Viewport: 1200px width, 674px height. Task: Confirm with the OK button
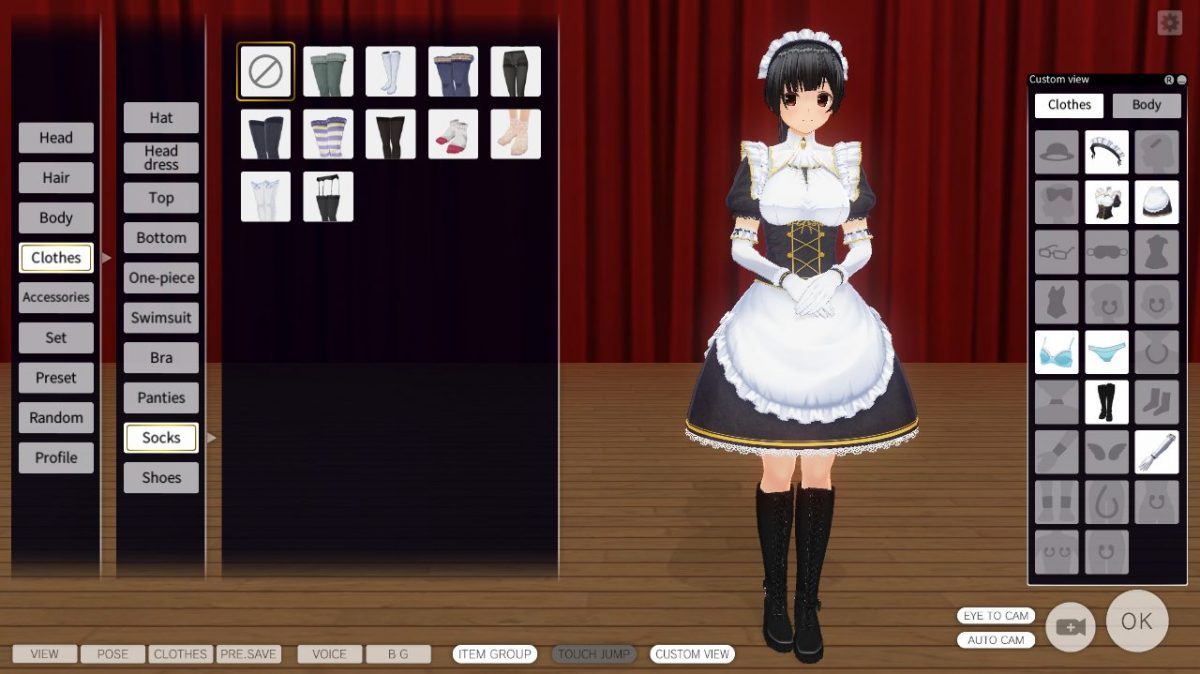pyautogui.click(x=1137, y=621)
